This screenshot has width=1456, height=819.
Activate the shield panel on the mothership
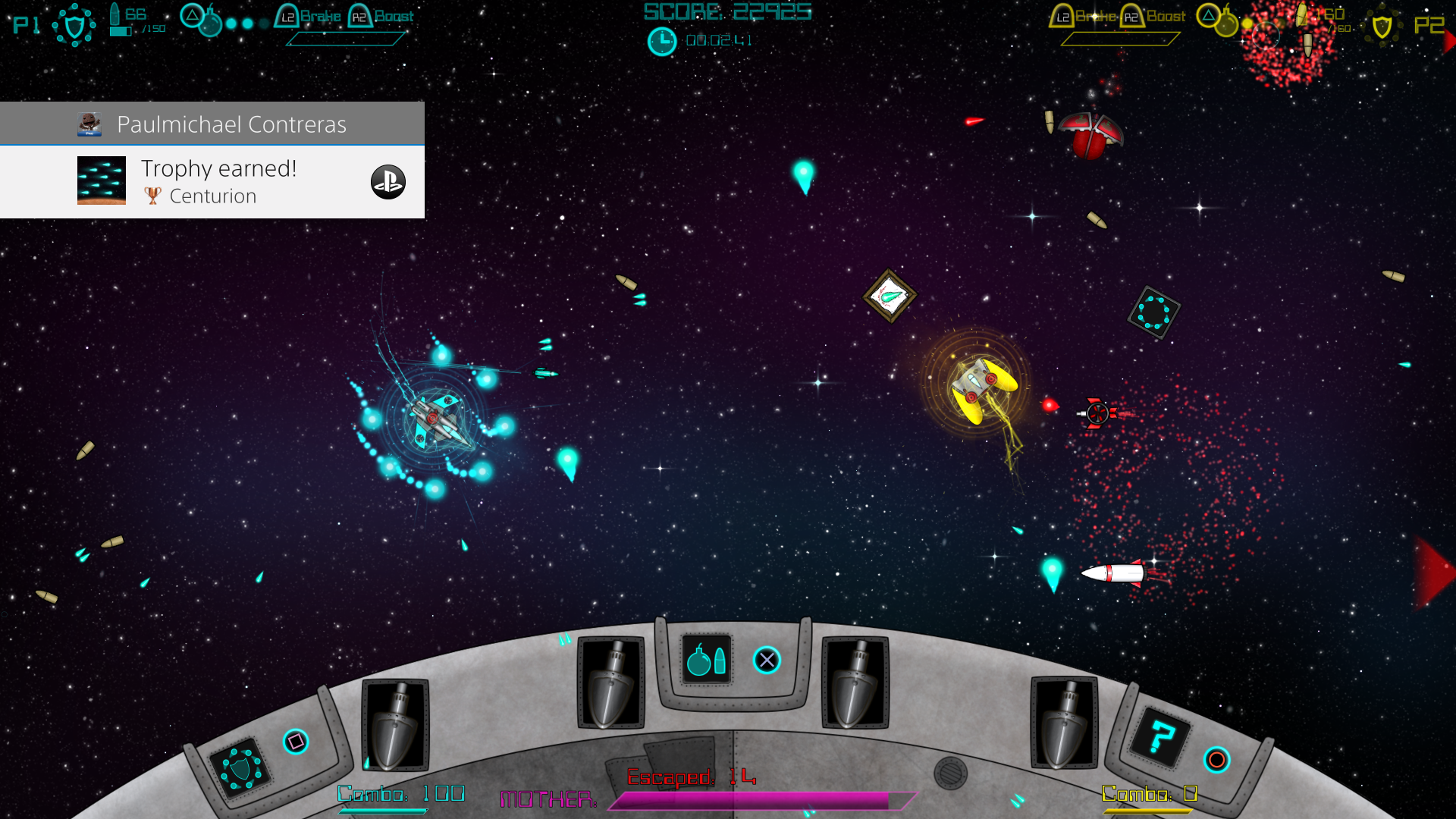[x=240, y=767]
